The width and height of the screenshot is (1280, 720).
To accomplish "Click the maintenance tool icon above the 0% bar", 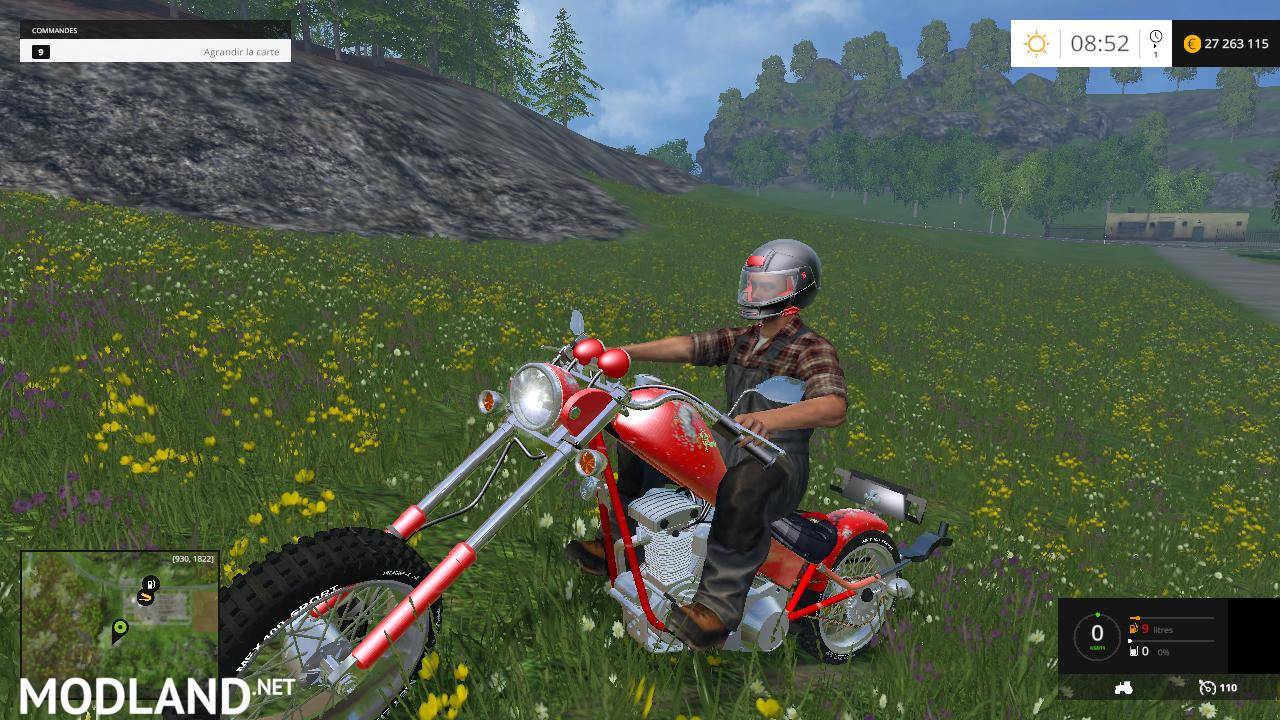I will pos(1134,651).
